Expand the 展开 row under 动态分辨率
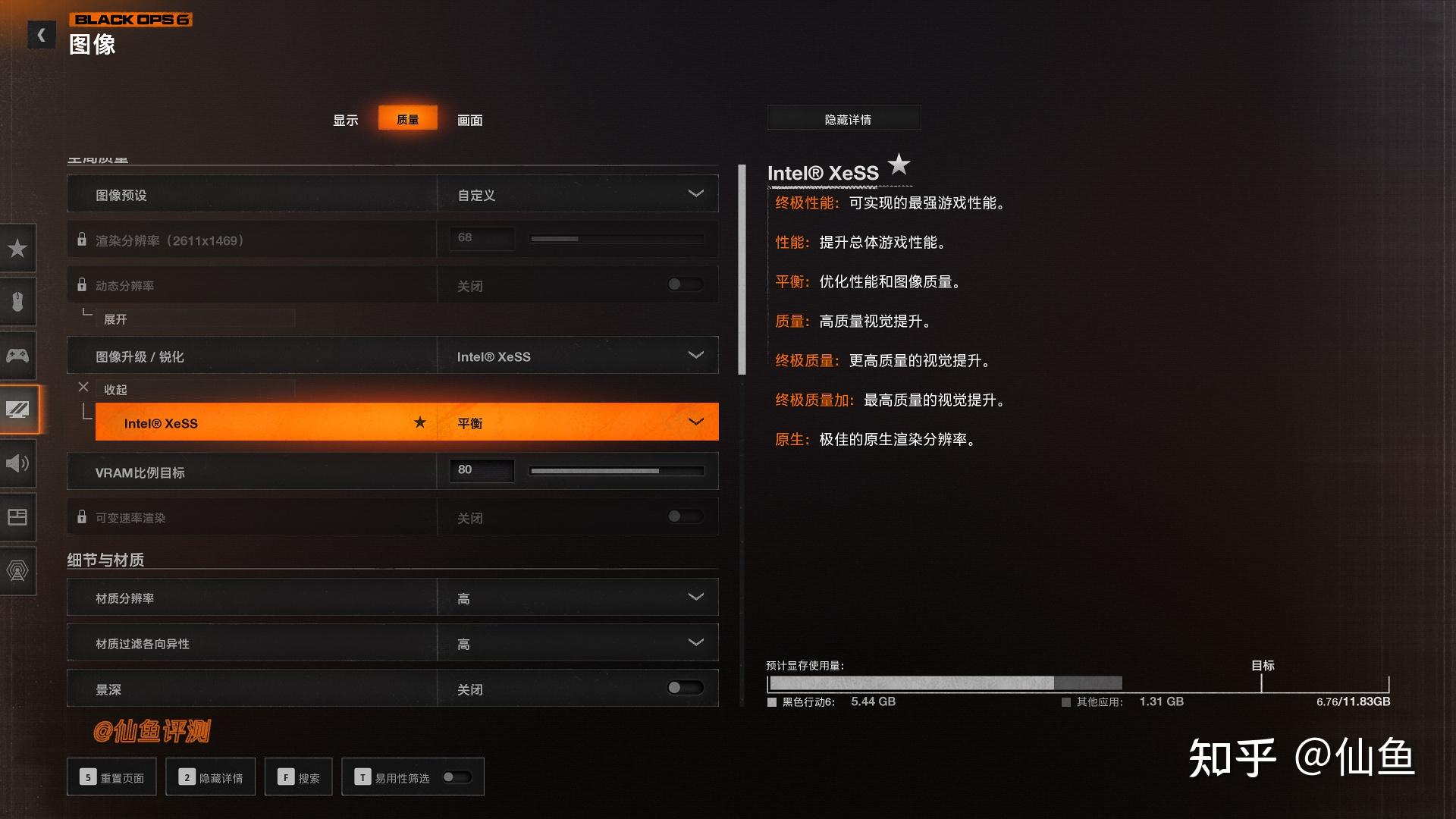The height and width of the screenshot is (819, 1456). tap(115, 319)
